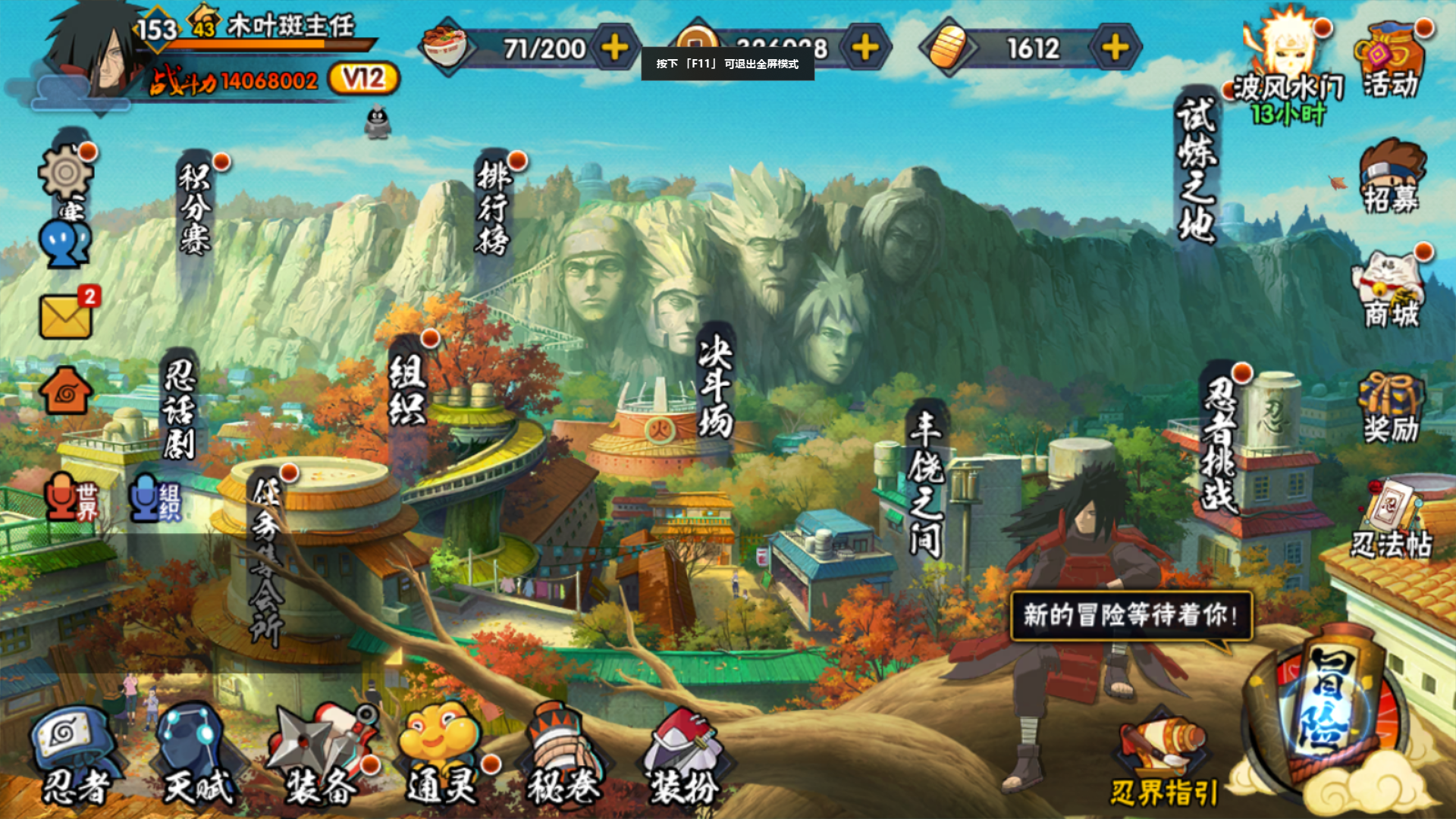Enter the 决斗场 duel arena
This screenshot has height=819, width=1456.
[715, 388]
